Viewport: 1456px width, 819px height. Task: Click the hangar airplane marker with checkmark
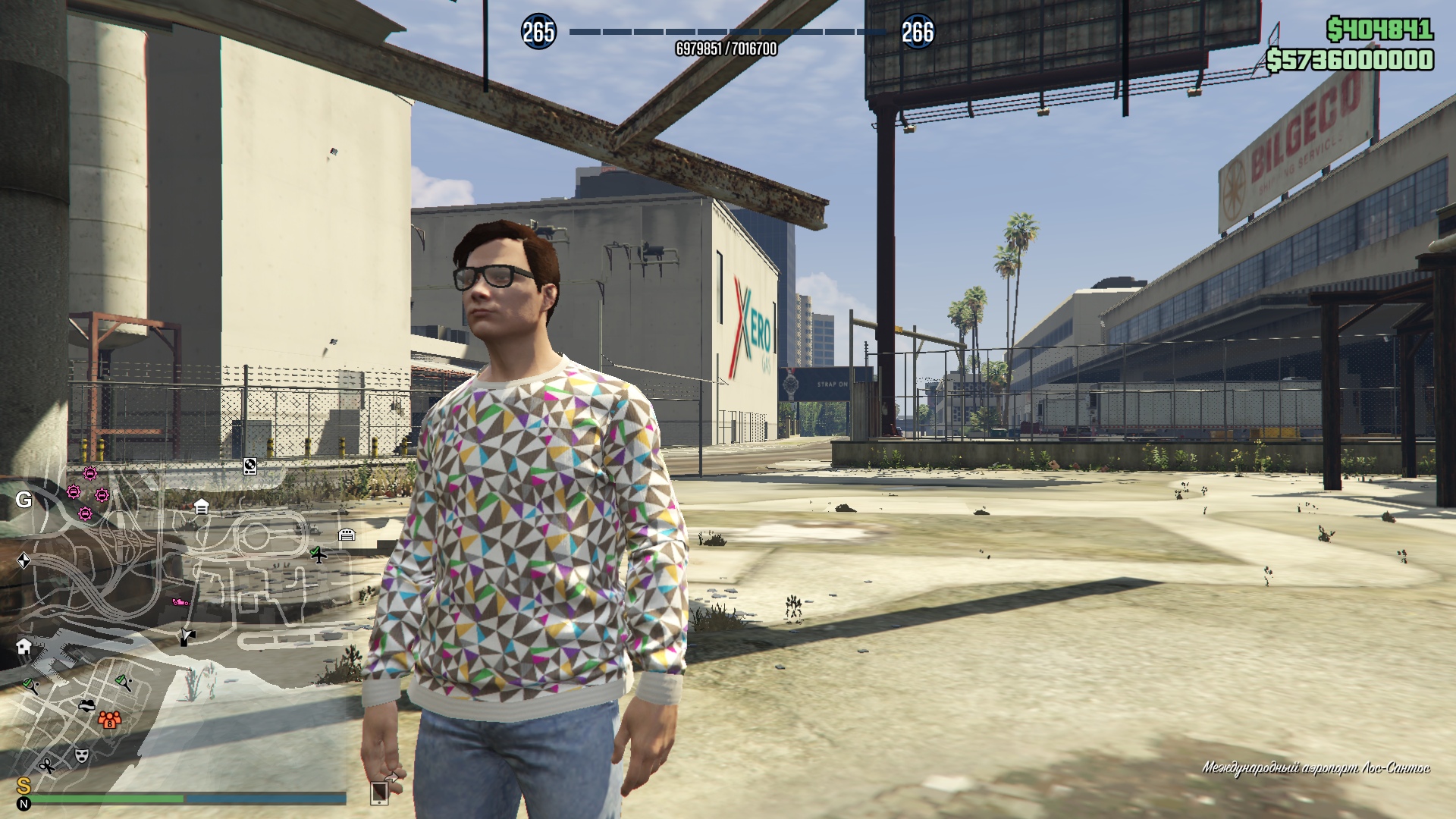[318, 554]
